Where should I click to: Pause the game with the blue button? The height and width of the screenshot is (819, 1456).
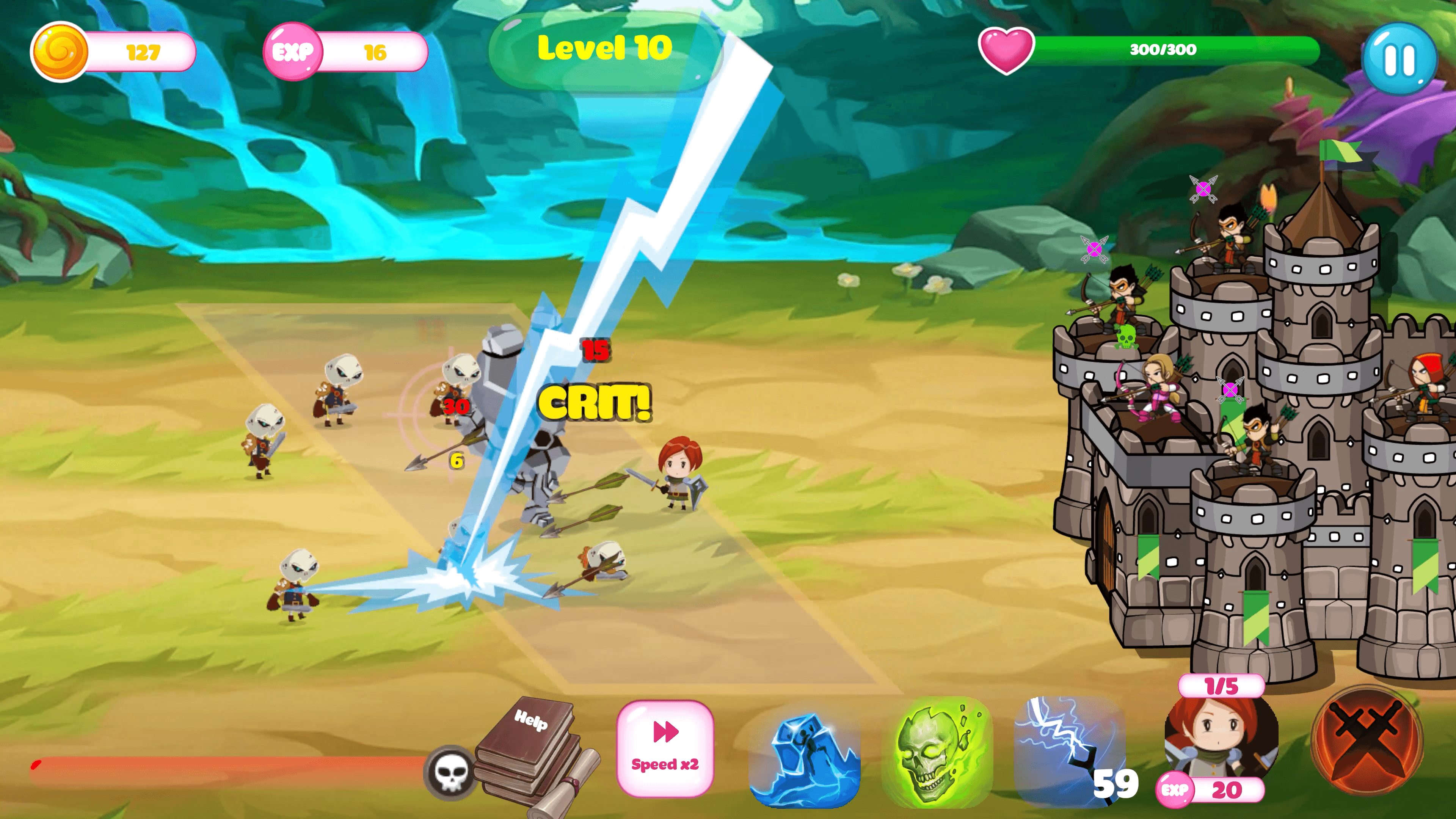1400,59
